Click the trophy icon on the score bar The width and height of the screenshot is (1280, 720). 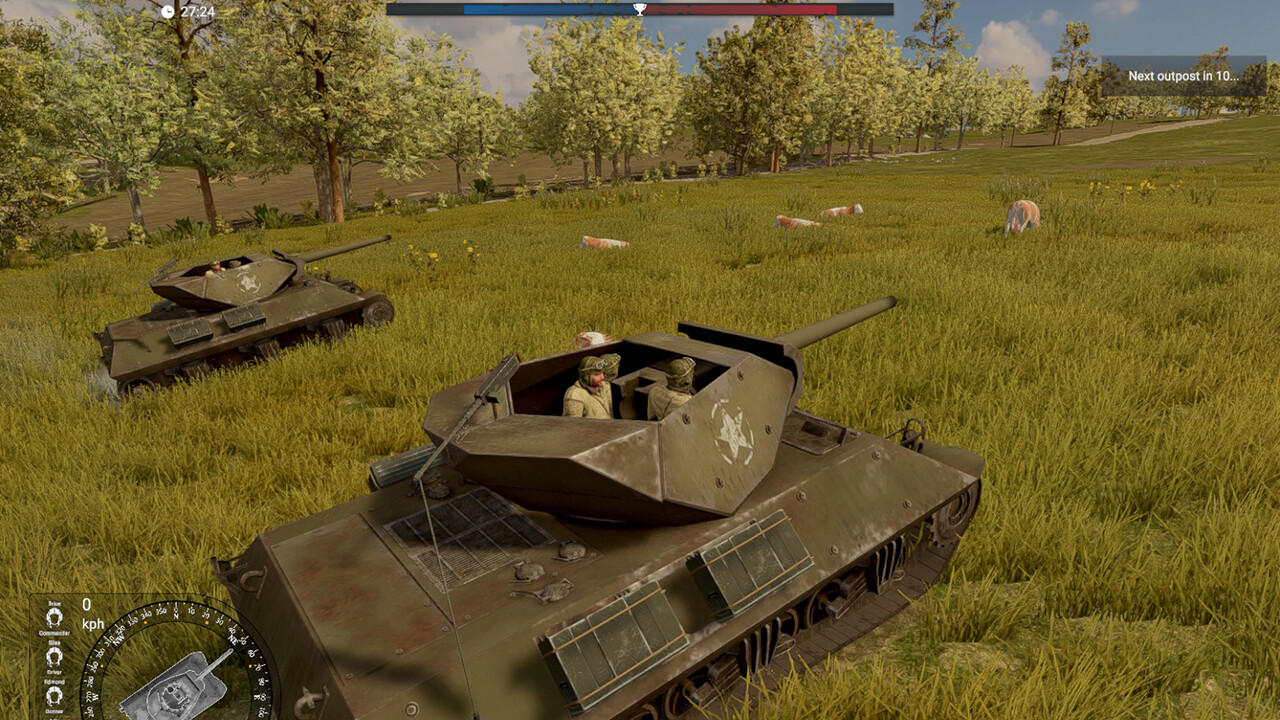pos(640,10)
